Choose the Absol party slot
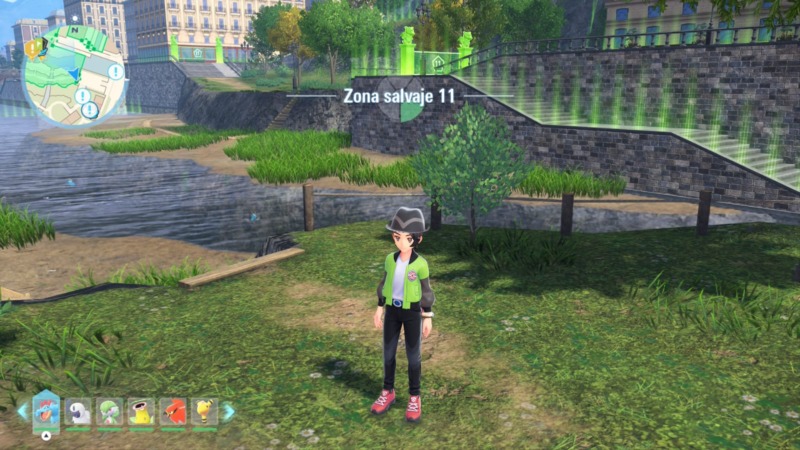Screen dimensions: 800x450 click(78, 411)
